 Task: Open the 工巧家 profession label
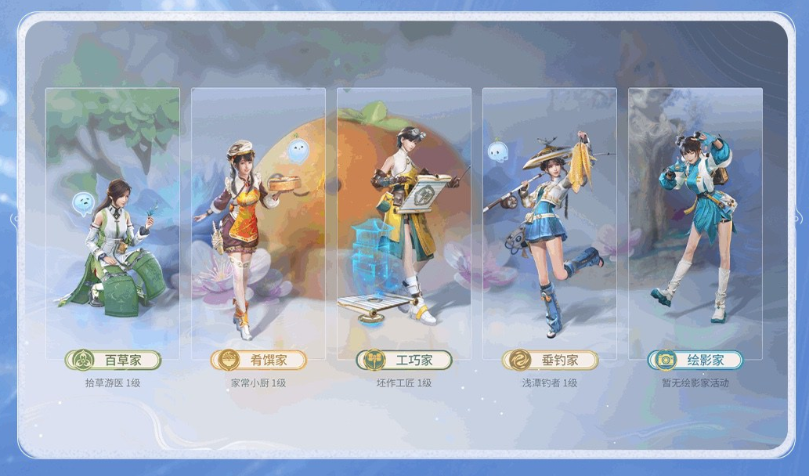tap(404, 360)
